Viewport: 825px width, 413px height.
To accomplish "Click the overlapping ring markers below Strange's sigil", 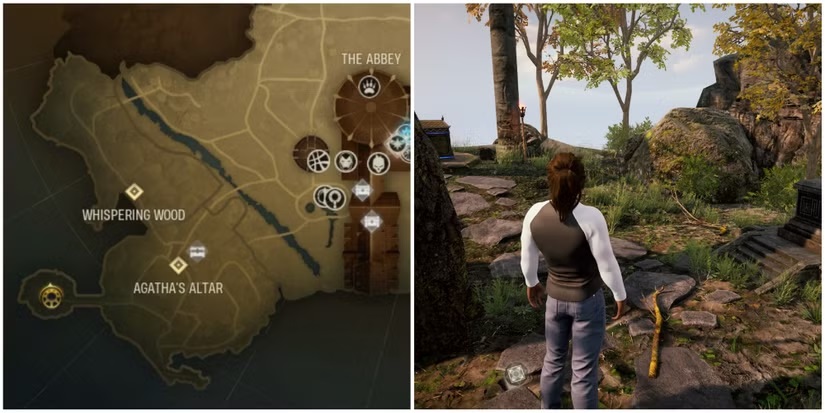I will (329, 198).
